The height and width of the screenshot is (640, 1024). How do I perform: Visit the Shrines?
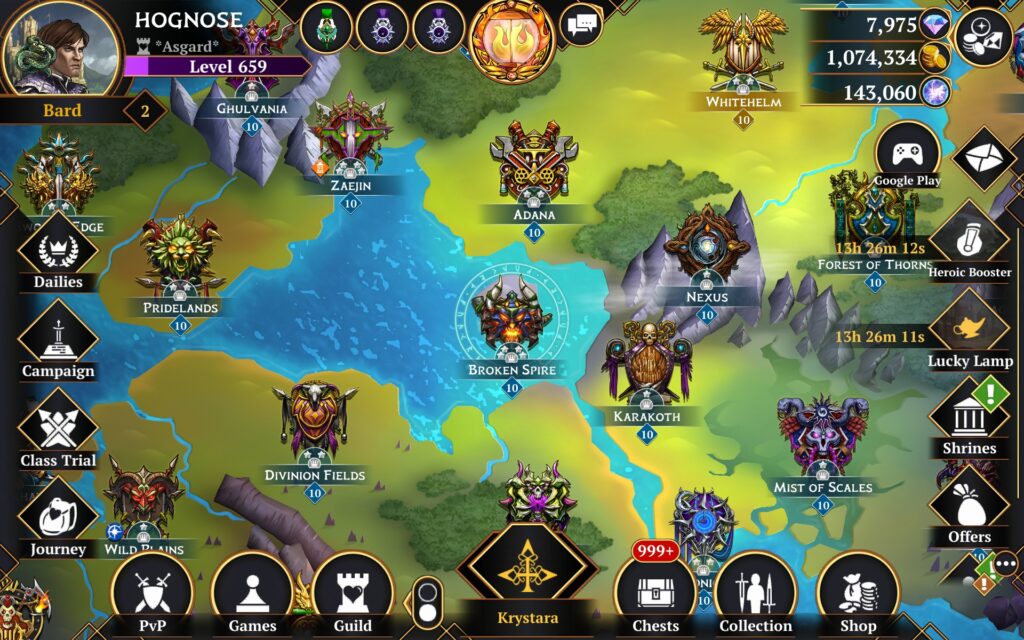coord(968,418)
